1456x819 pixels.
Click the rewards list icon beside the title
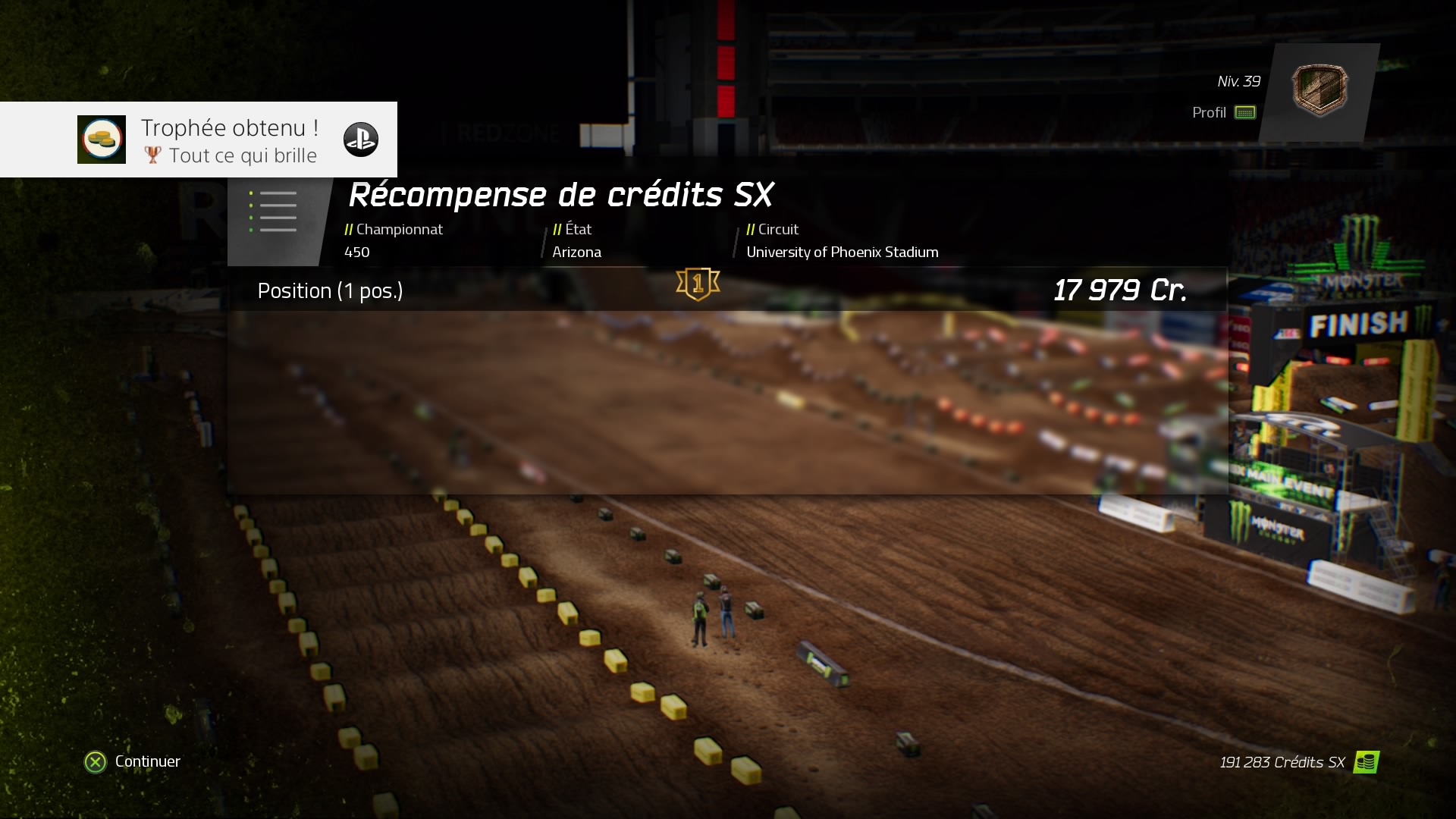[275, 212]
